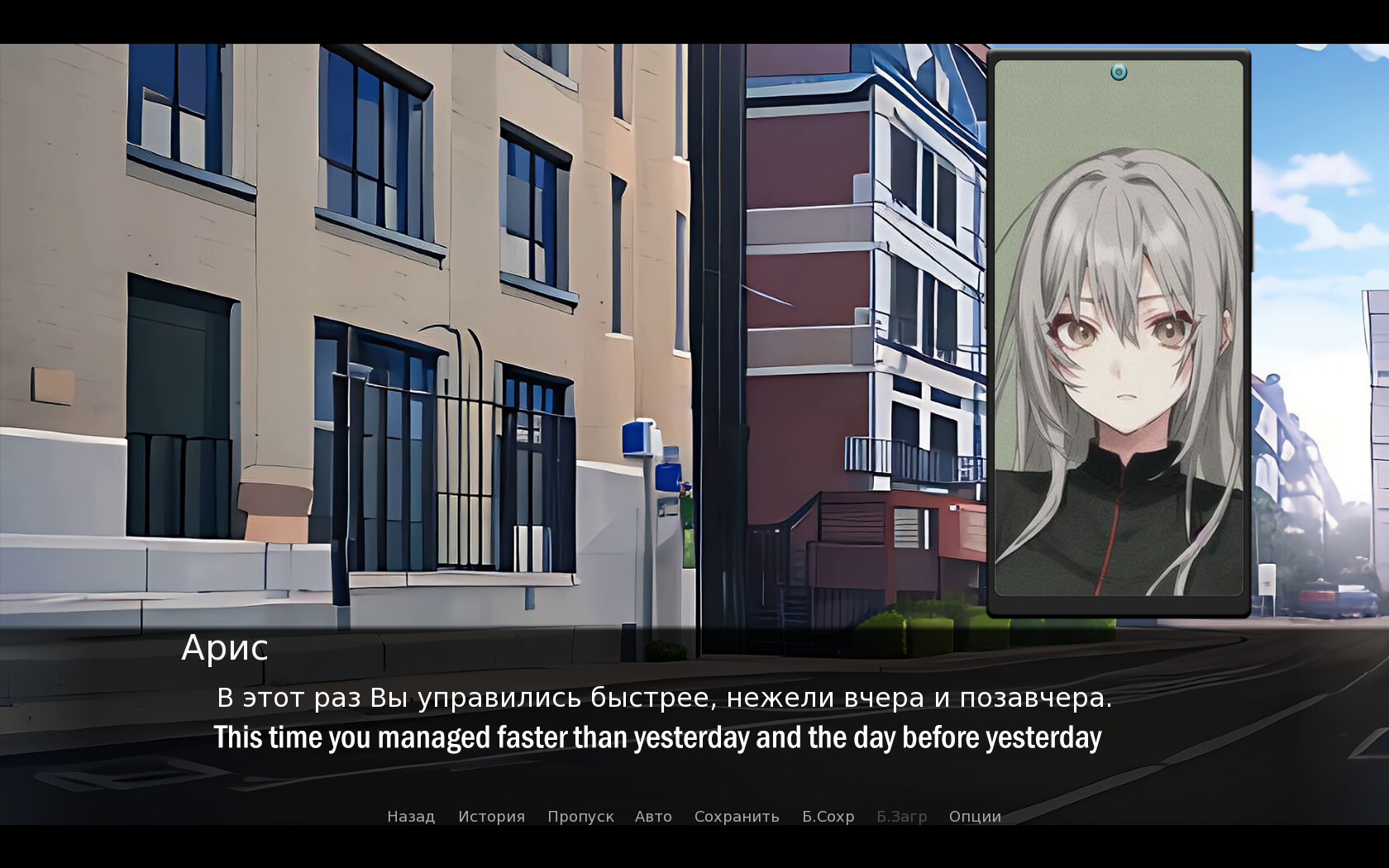Click the phone's side power button

[1253, 240]
